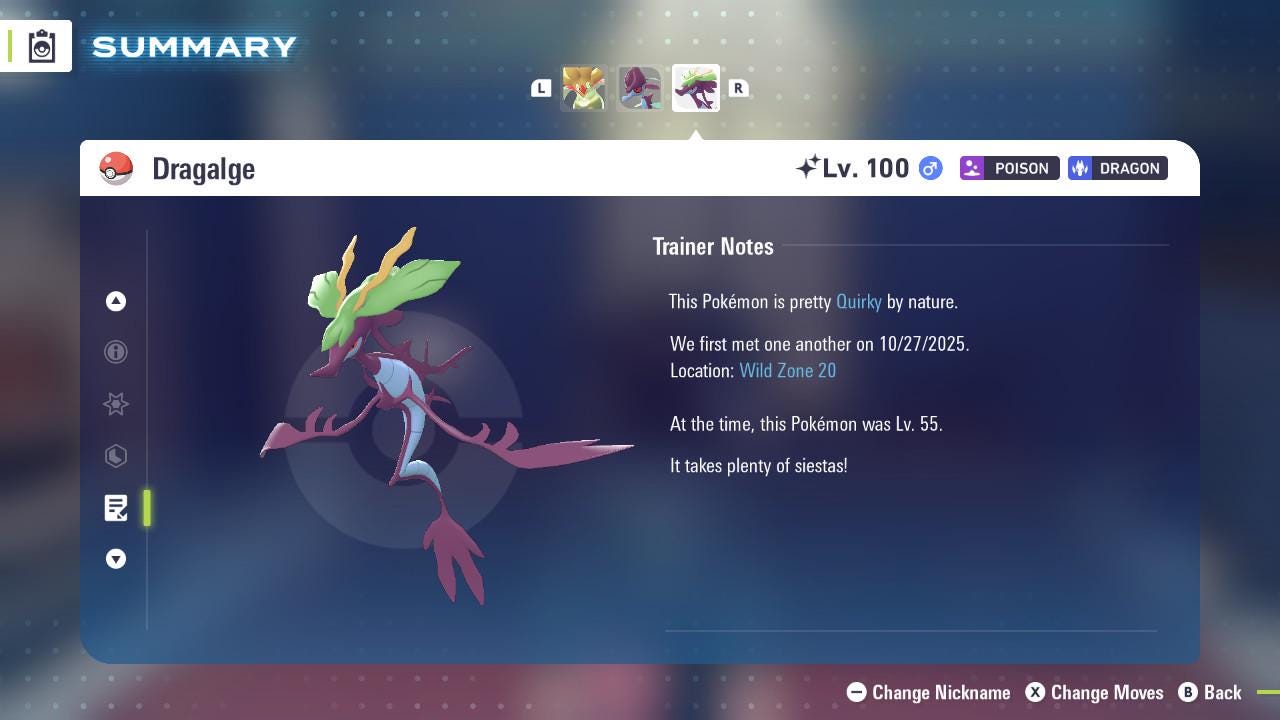The height and width of the screenshot is (720, 1280).
Task: Select the middle Pokémon tab at top
Action: [640, 88]
